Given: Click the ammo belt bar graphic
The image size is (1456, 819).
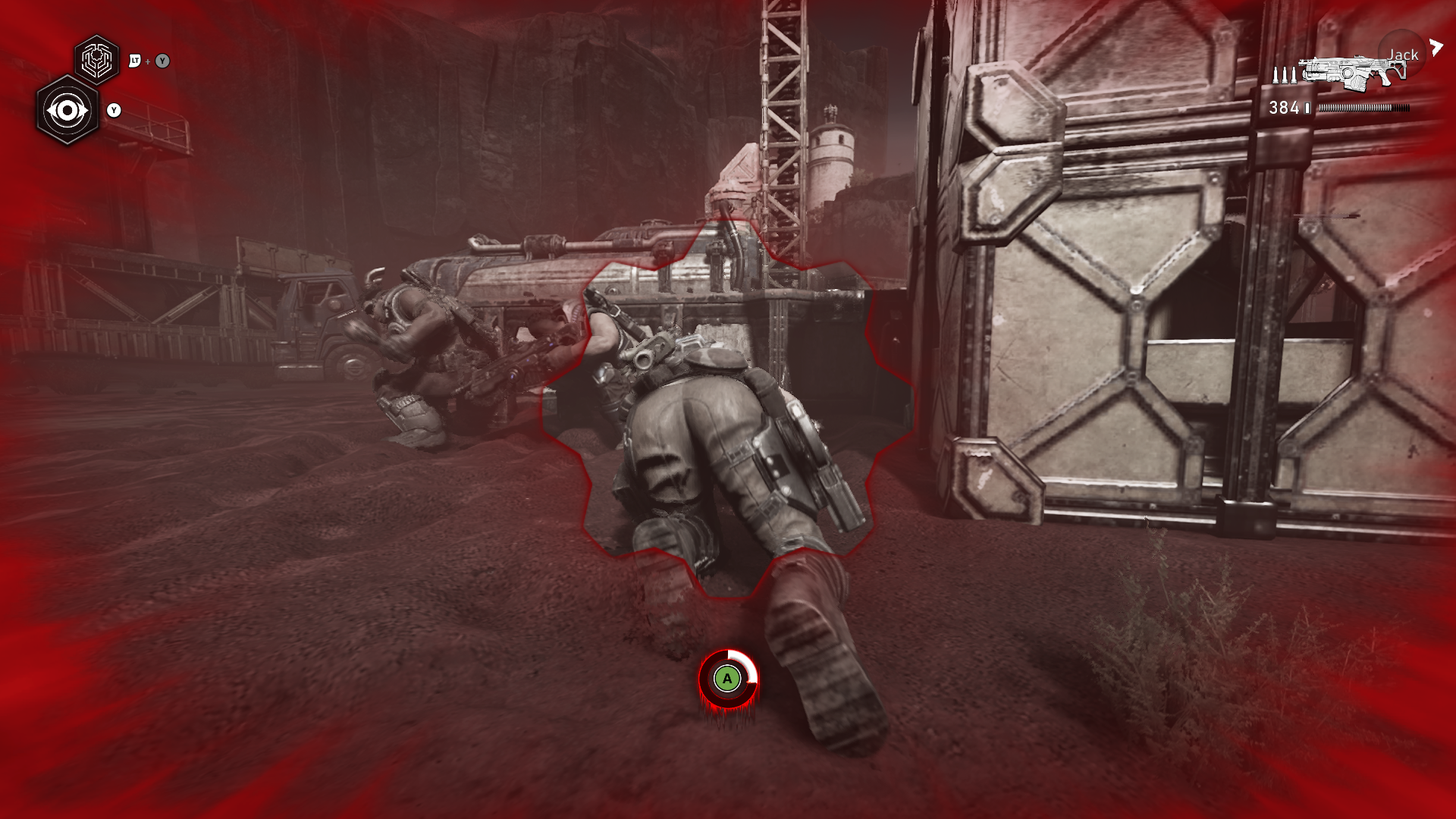Looking at the screenshot, I should [x=1363, y=108].
